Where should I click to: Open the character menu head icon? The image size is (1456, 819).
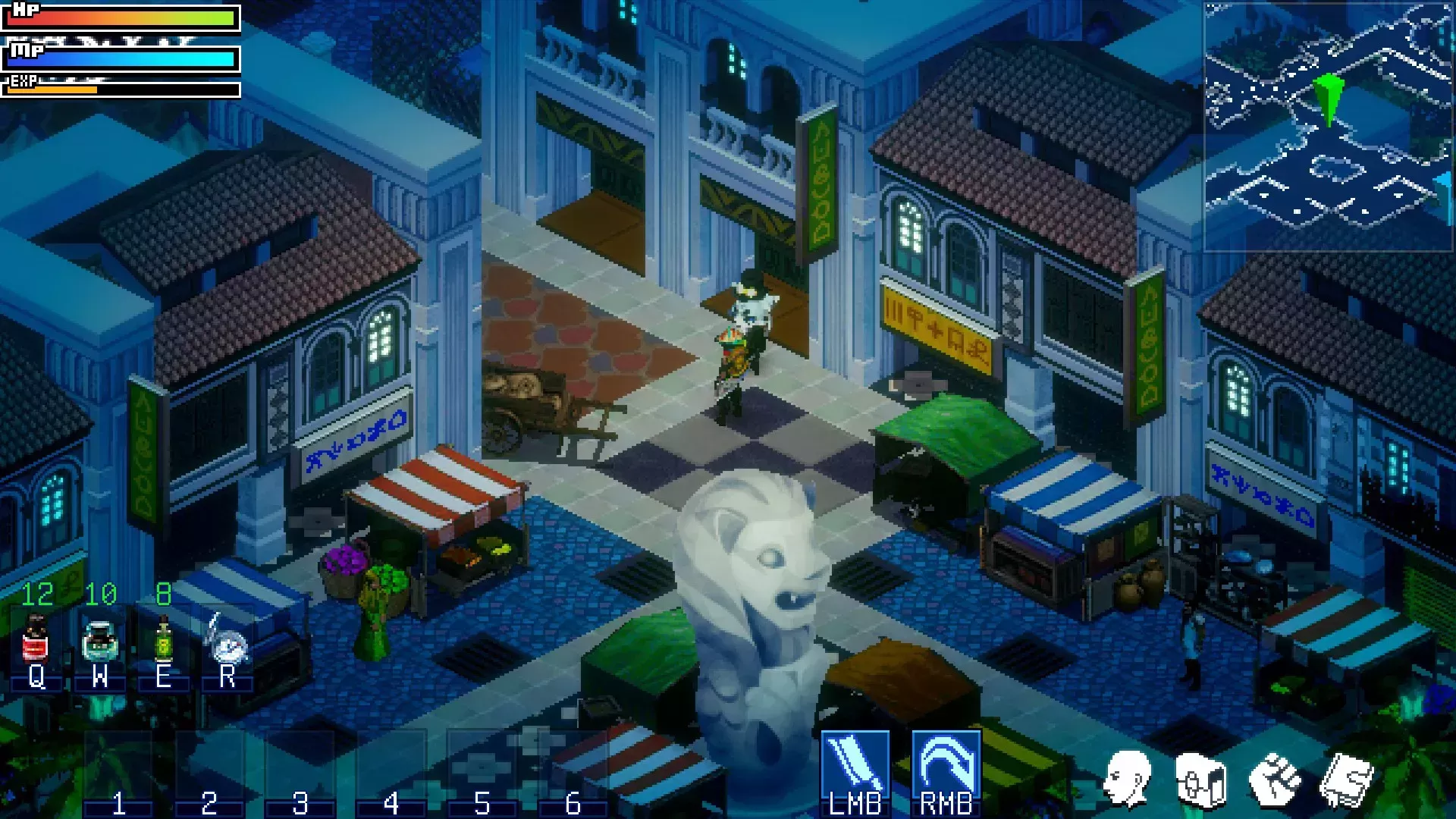pyautogui.click(x=1127, y=779)
